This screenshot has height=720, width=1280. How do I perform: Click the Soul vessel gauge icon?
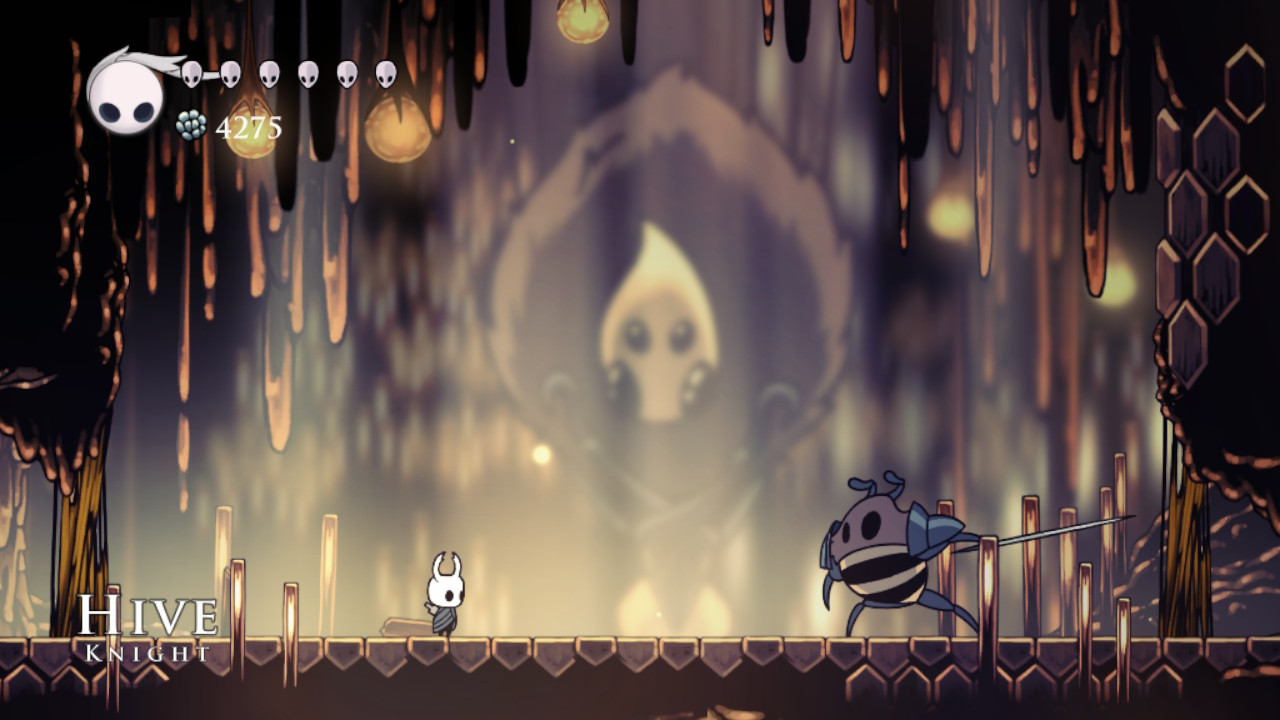[x=125, y=95]
